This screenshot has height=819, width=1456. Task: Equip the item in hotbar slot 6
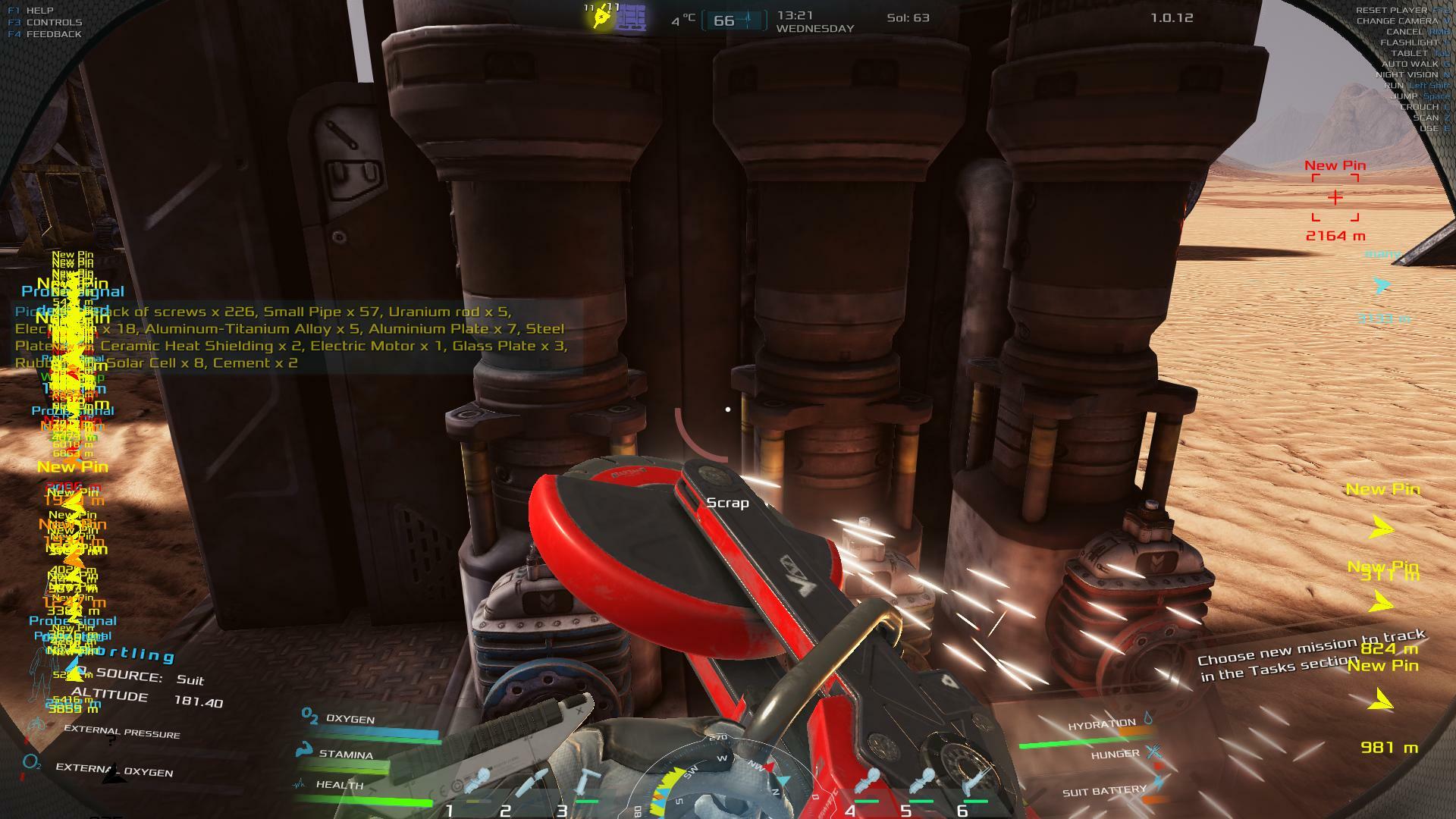click(x=978, y=783)
